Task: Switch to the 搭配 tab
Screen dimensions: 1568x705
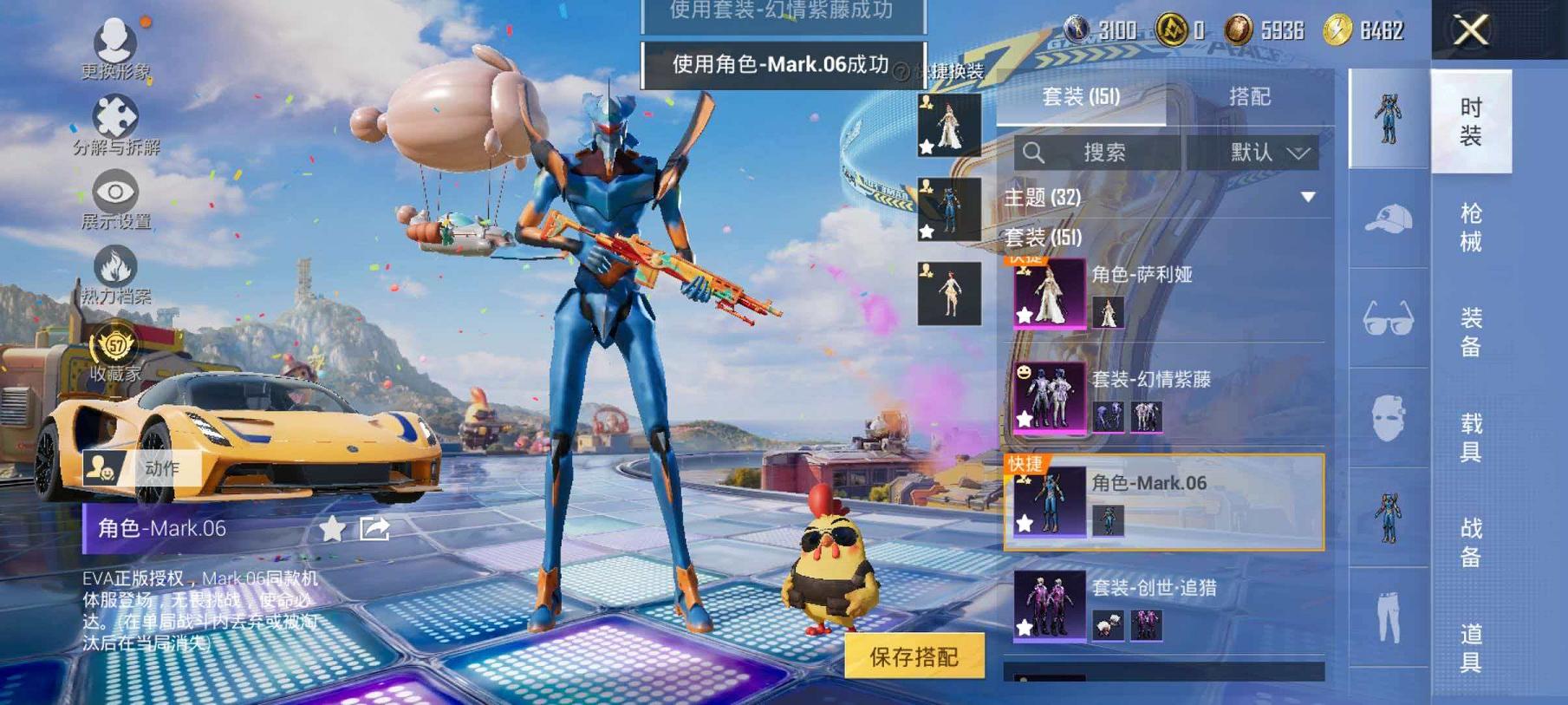Action: tap(1251, 97)
